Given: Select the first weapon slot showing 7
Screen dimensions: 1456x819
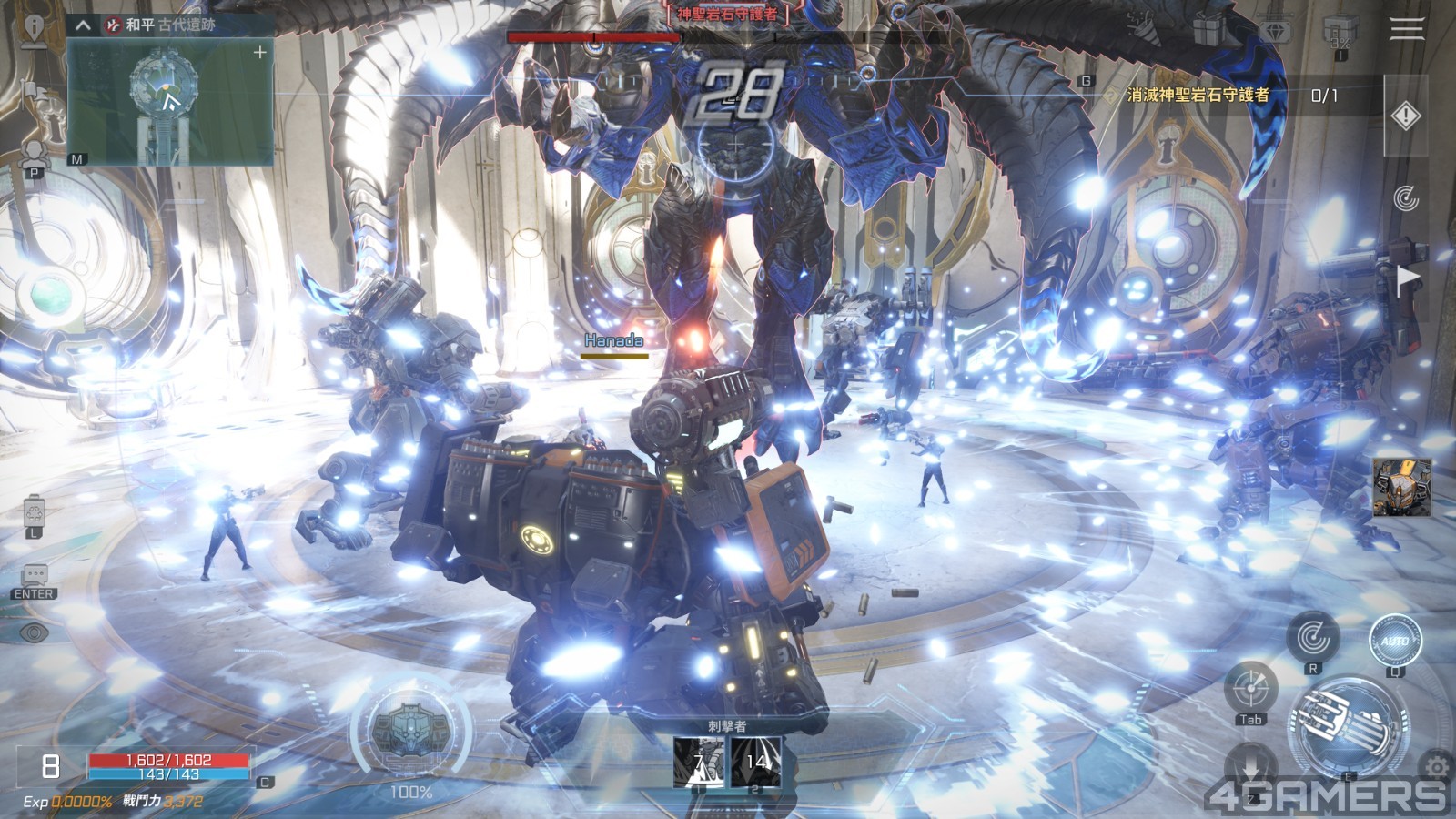Looking at the screenshot, I should 699,762.
